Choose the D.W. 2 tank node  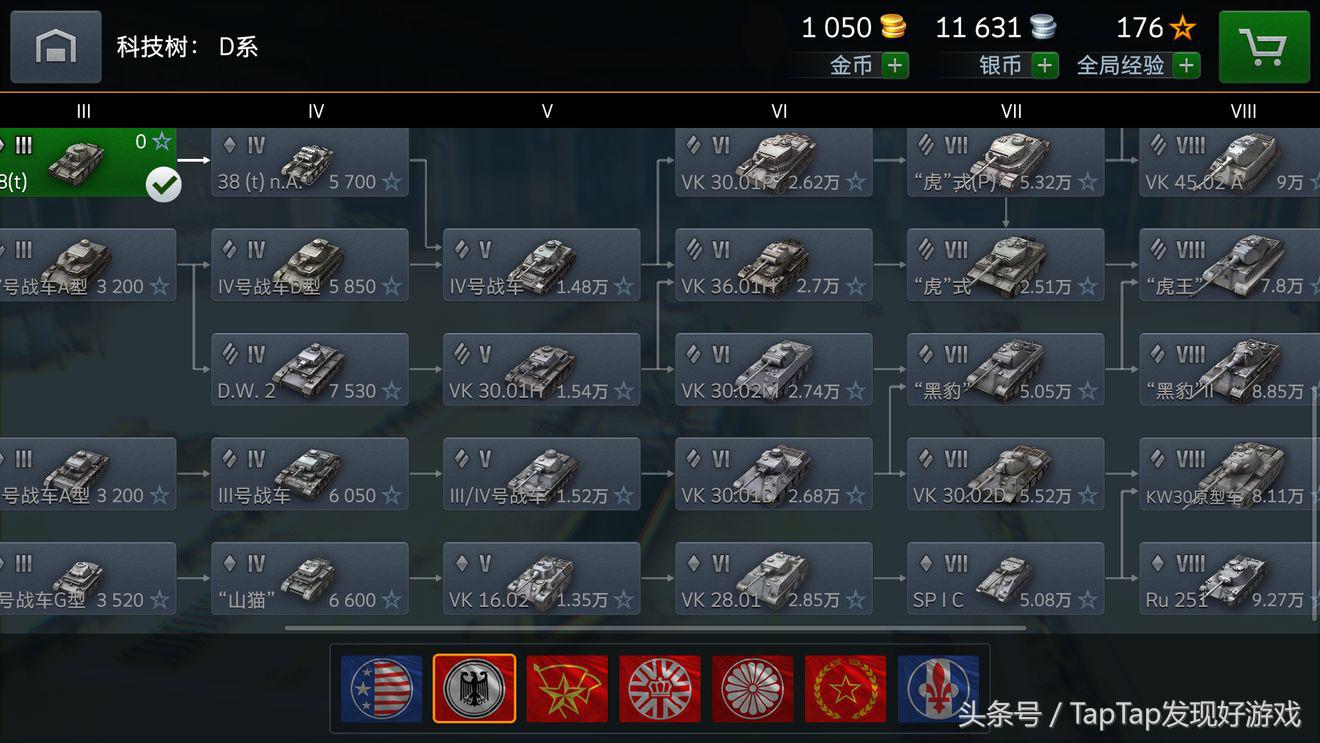pos(310,370)
